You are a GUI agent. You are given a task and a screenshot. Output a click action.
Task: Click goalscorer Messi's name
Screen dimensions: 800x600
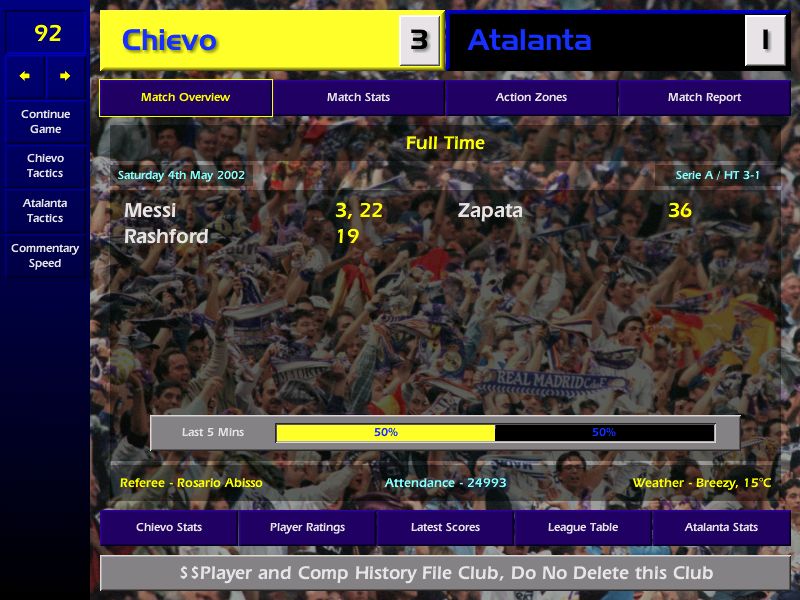tap(150, 211)
